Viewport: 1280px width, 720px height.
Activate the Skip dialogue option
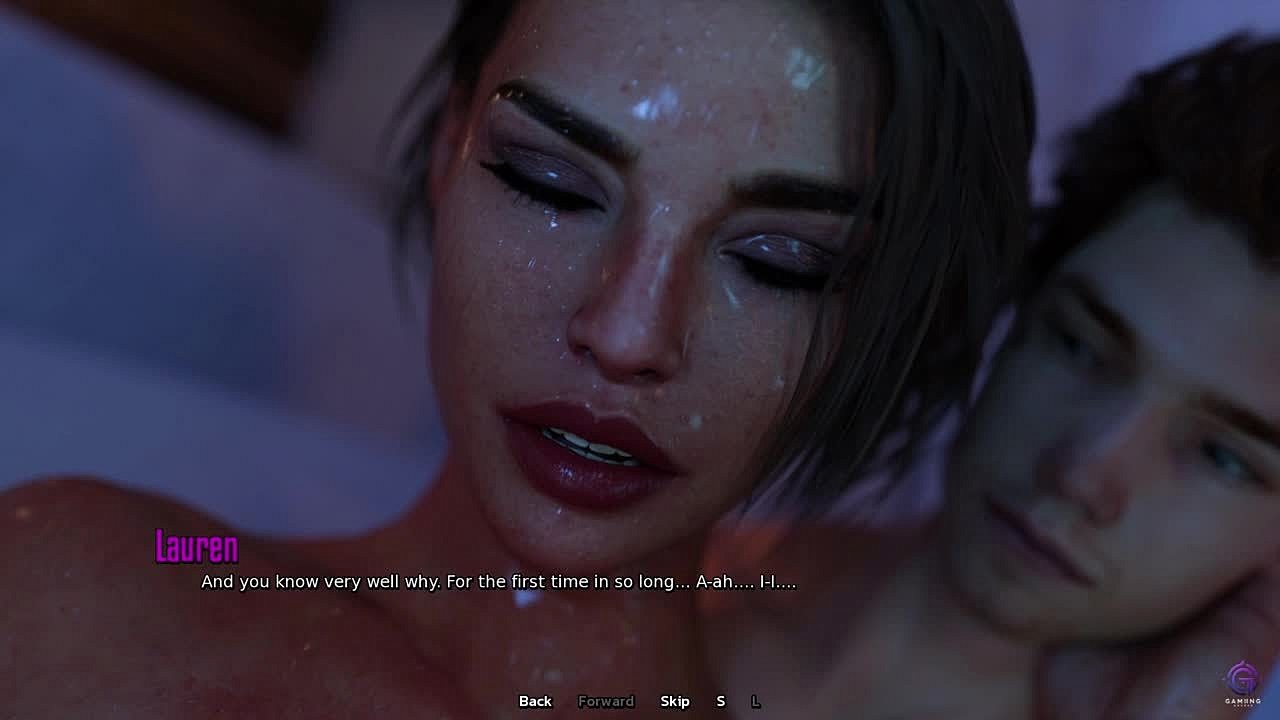point(675,701)
